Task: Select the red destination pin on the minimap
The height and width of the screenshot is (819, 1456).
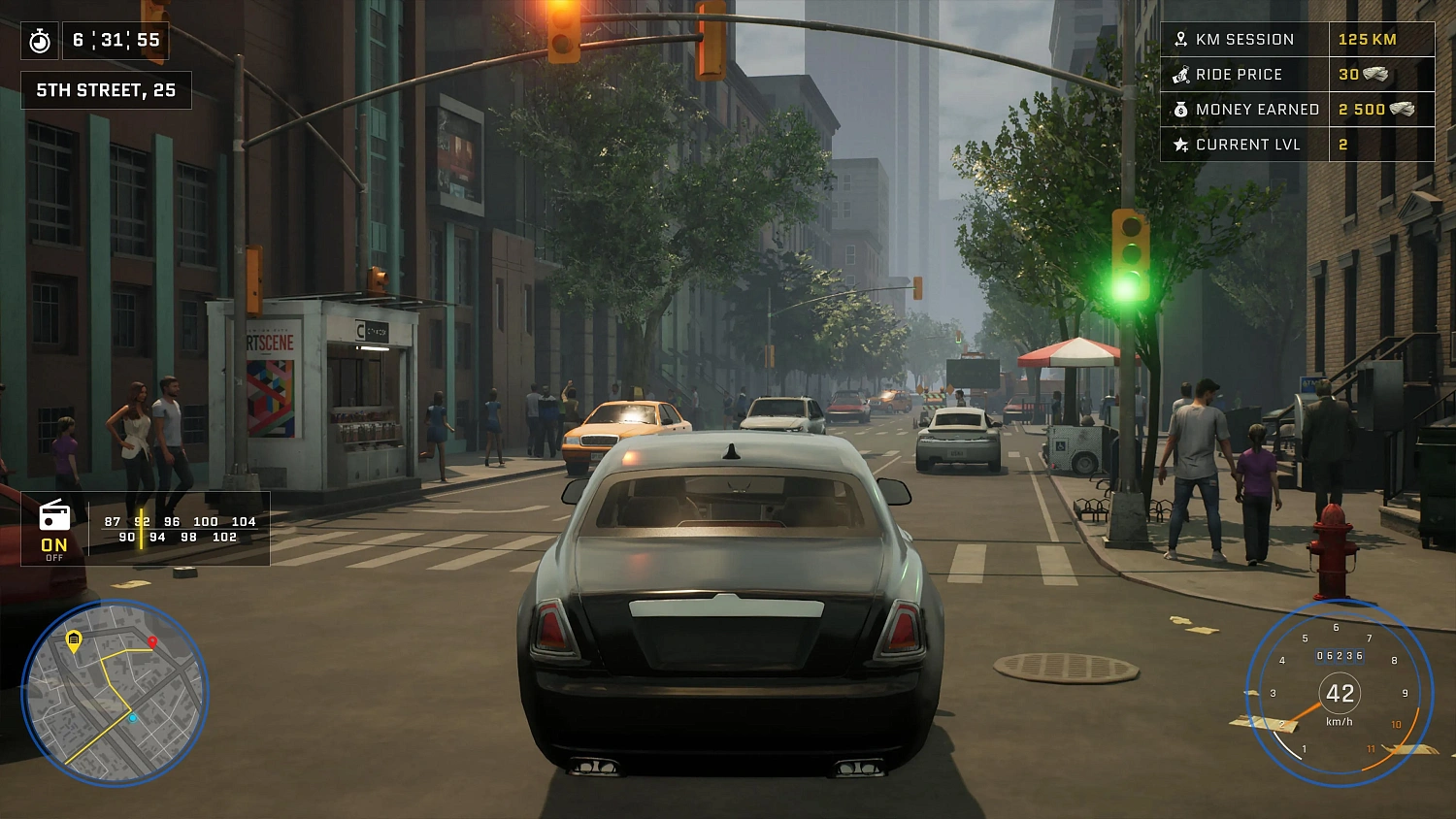Action: point(152,642)
